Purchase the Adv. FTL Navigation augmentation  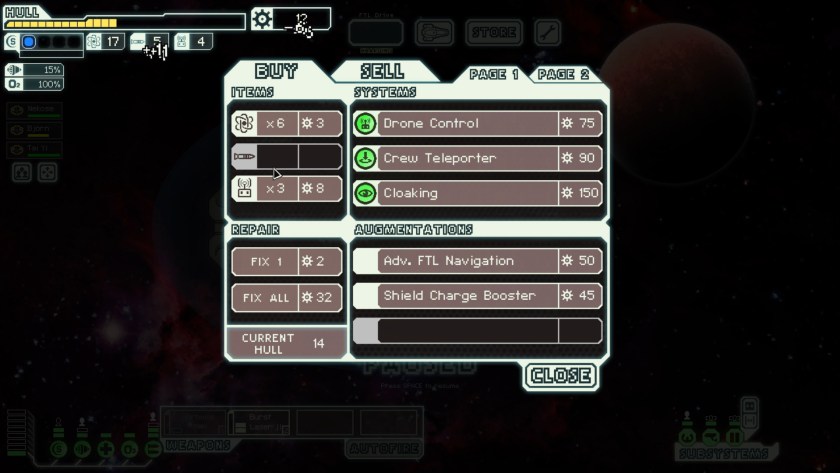point(478,261)
